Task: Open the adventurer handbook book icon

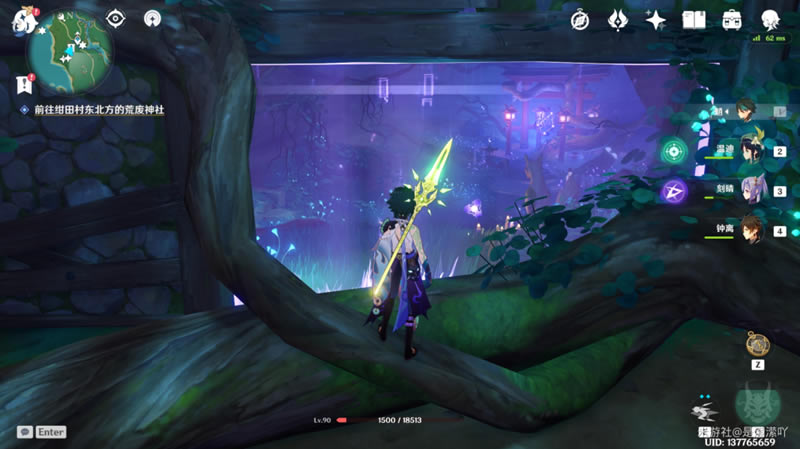Action: click(694, 20)
